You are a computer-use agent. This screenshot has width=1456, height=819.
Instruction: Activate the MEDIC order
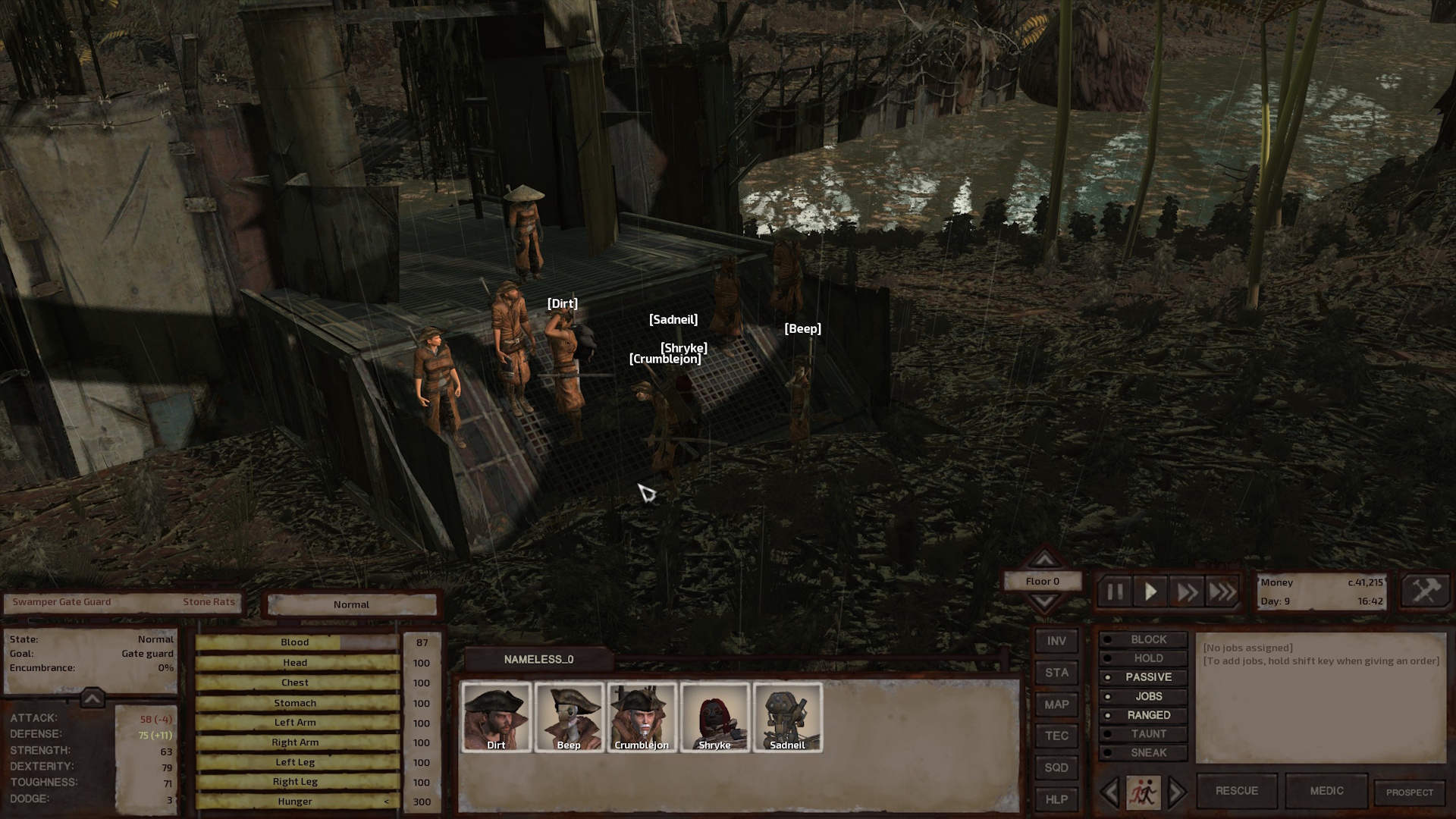coord(1326,791)
